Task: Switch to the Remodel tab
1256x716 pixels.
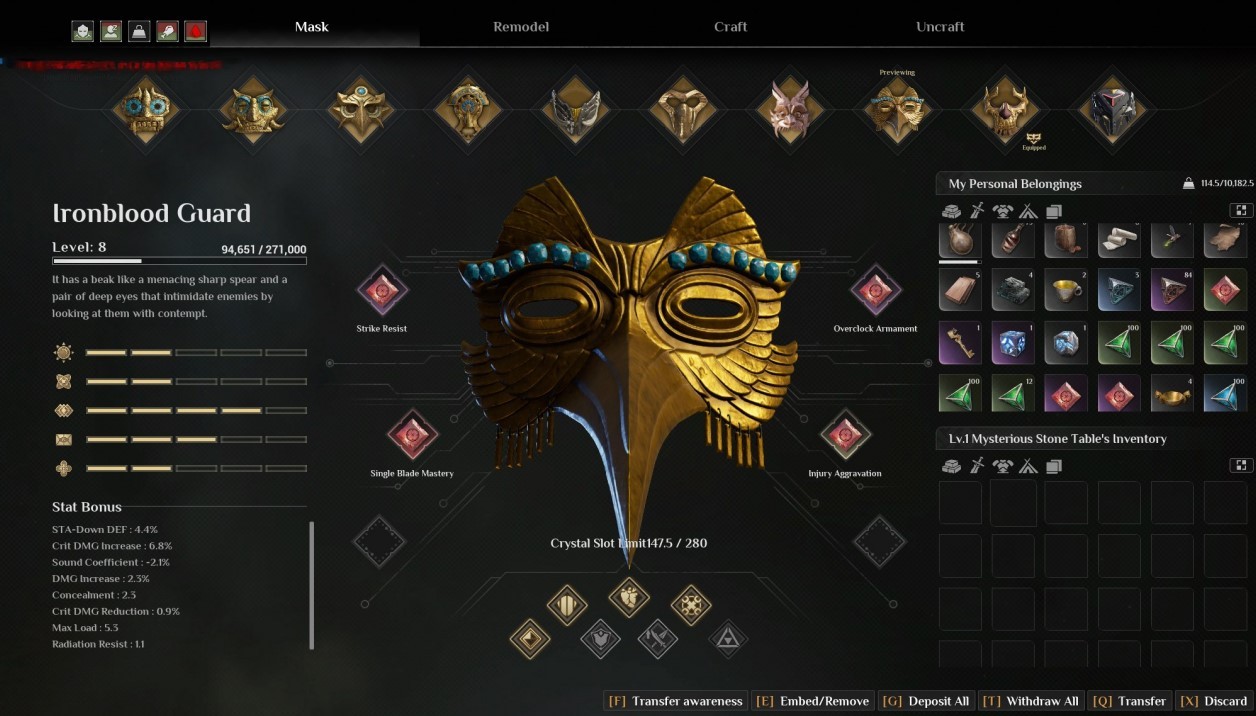Action: [x=521, y=27]
